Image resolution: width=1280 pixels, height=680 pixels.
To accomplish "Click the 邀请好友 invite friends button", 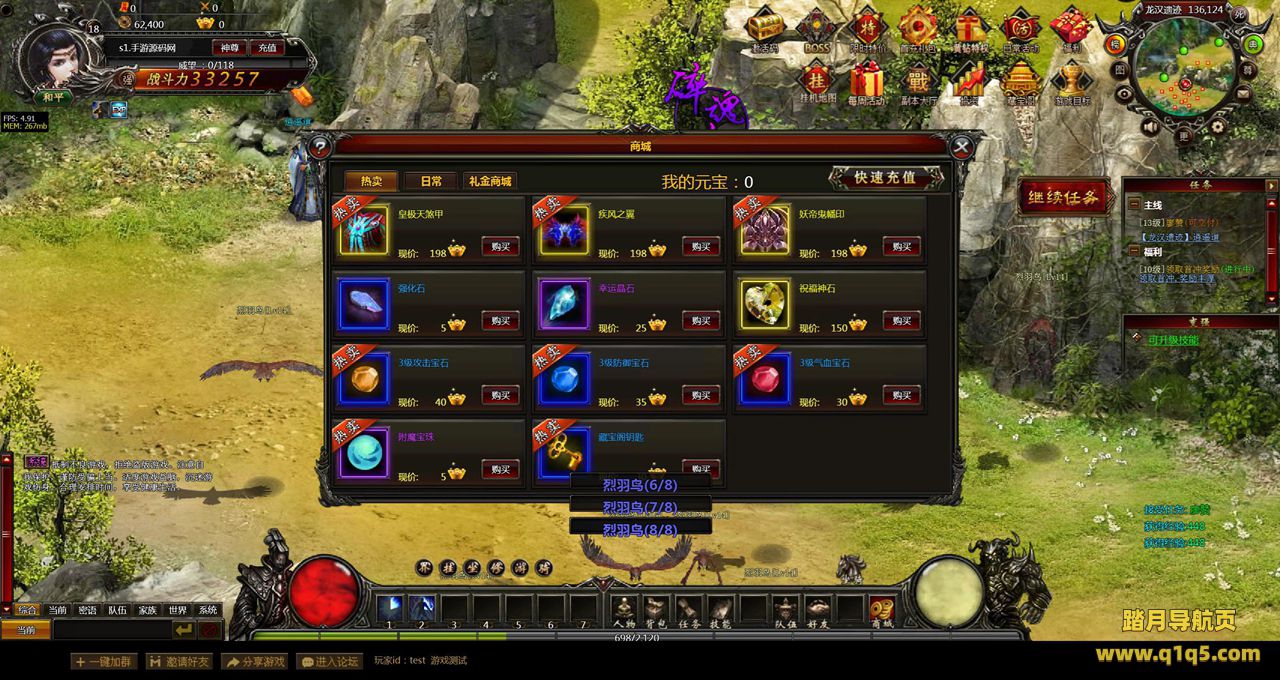I will pyautogui.click(x=179, y=661).
